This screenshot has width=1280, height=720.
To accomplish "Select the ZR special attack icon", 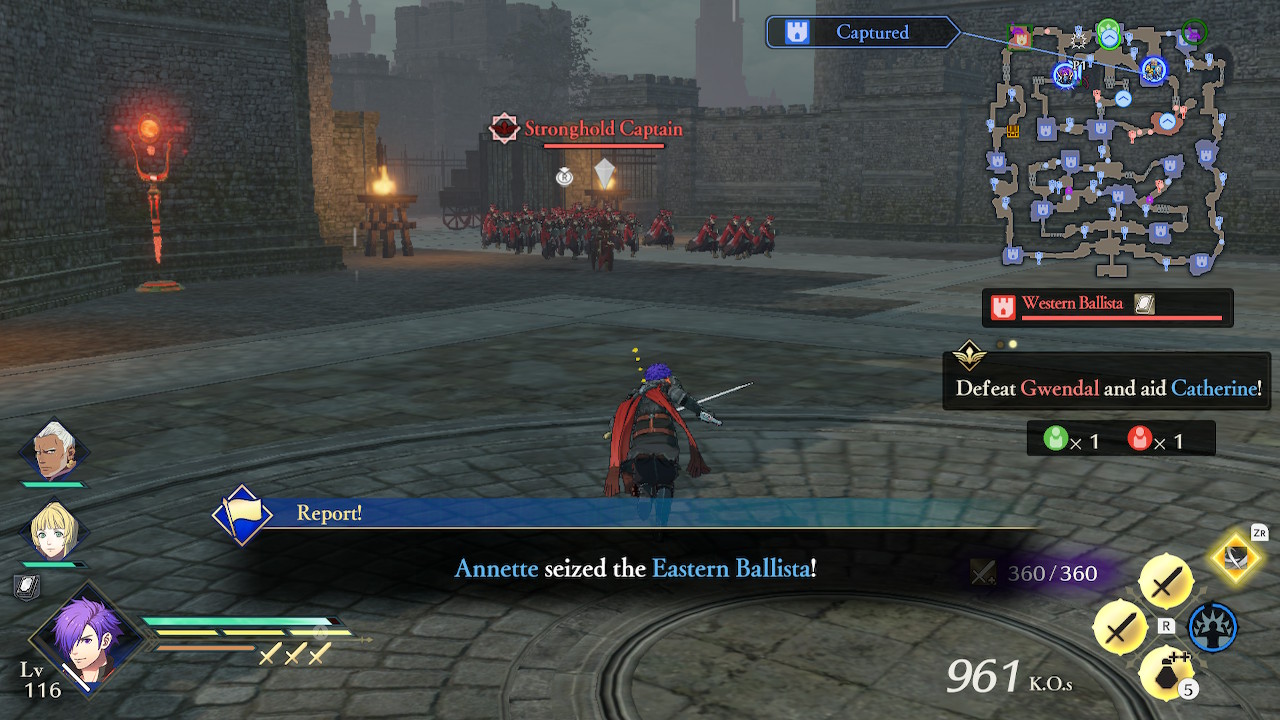I will (1236, 560).
